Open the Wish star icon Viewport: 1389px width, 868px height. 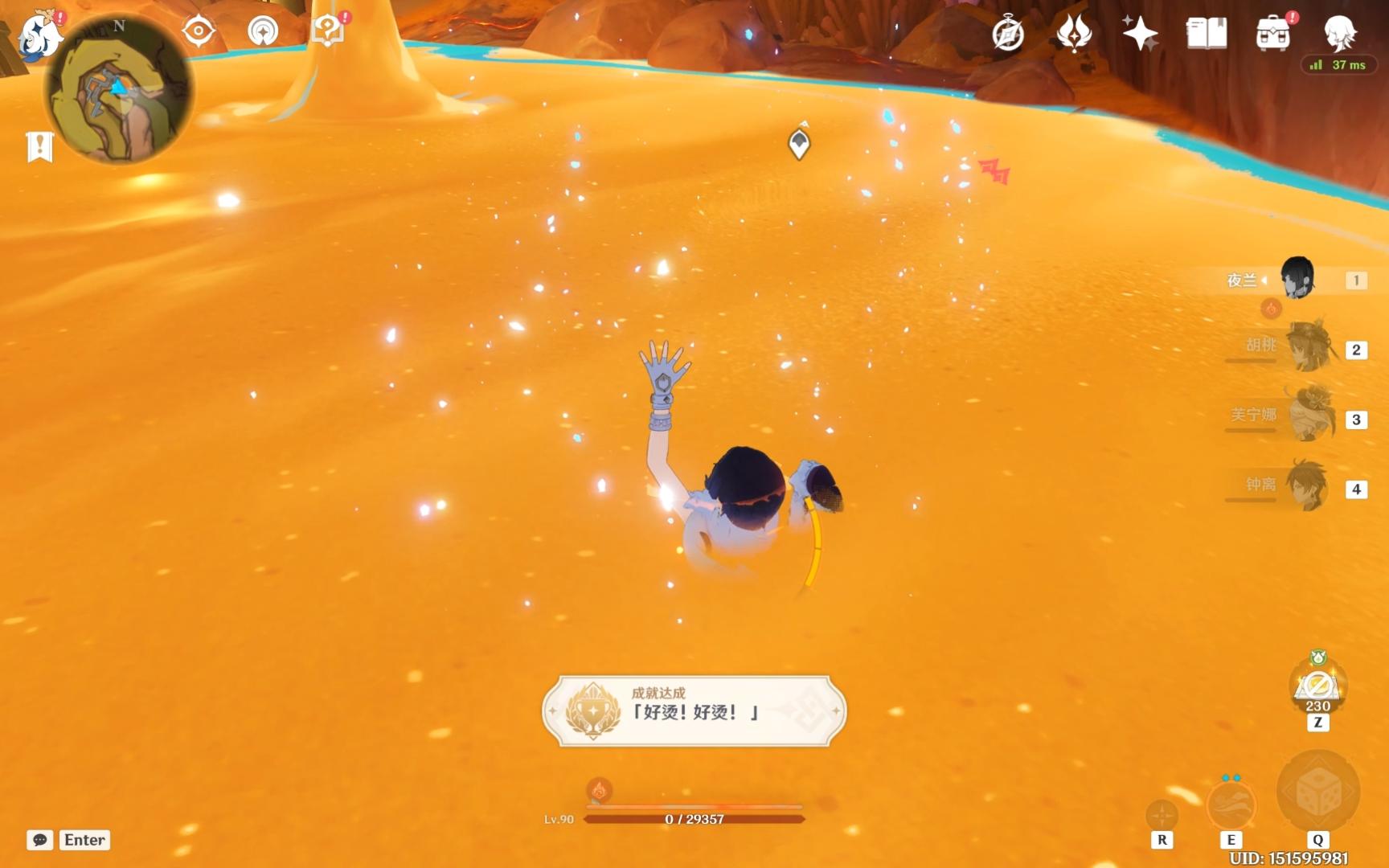pos(1140,34)
